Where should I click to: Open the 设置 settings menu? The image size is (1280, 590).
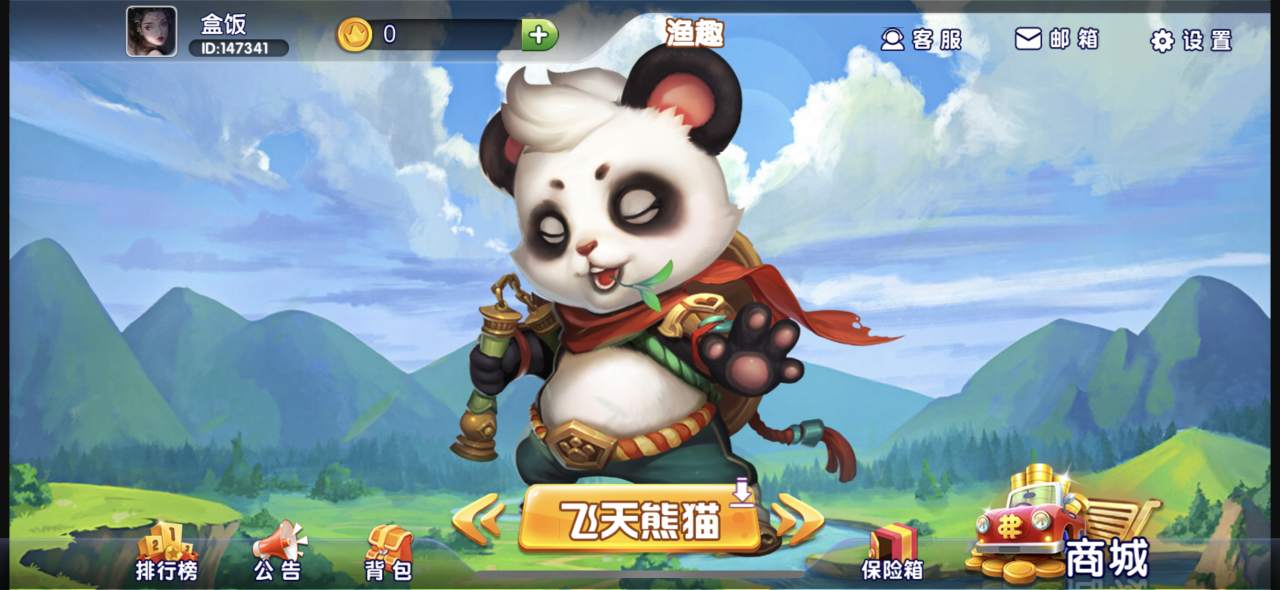pos(1192,40)
